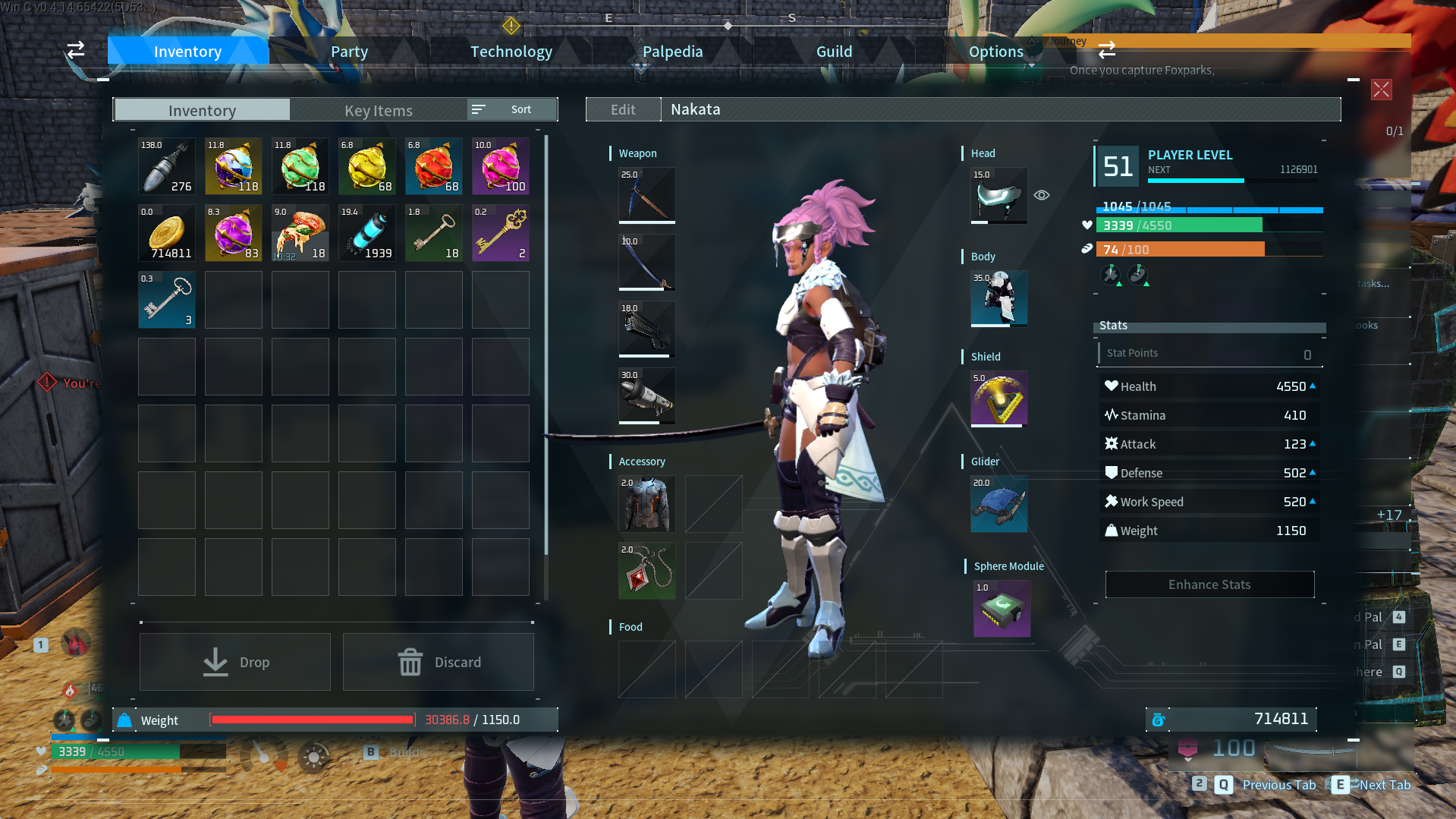Image resolution: width=1456 pixels, height=819 pixels.
Task: Choose the rocket ammo slot
Action: (167, 166)
